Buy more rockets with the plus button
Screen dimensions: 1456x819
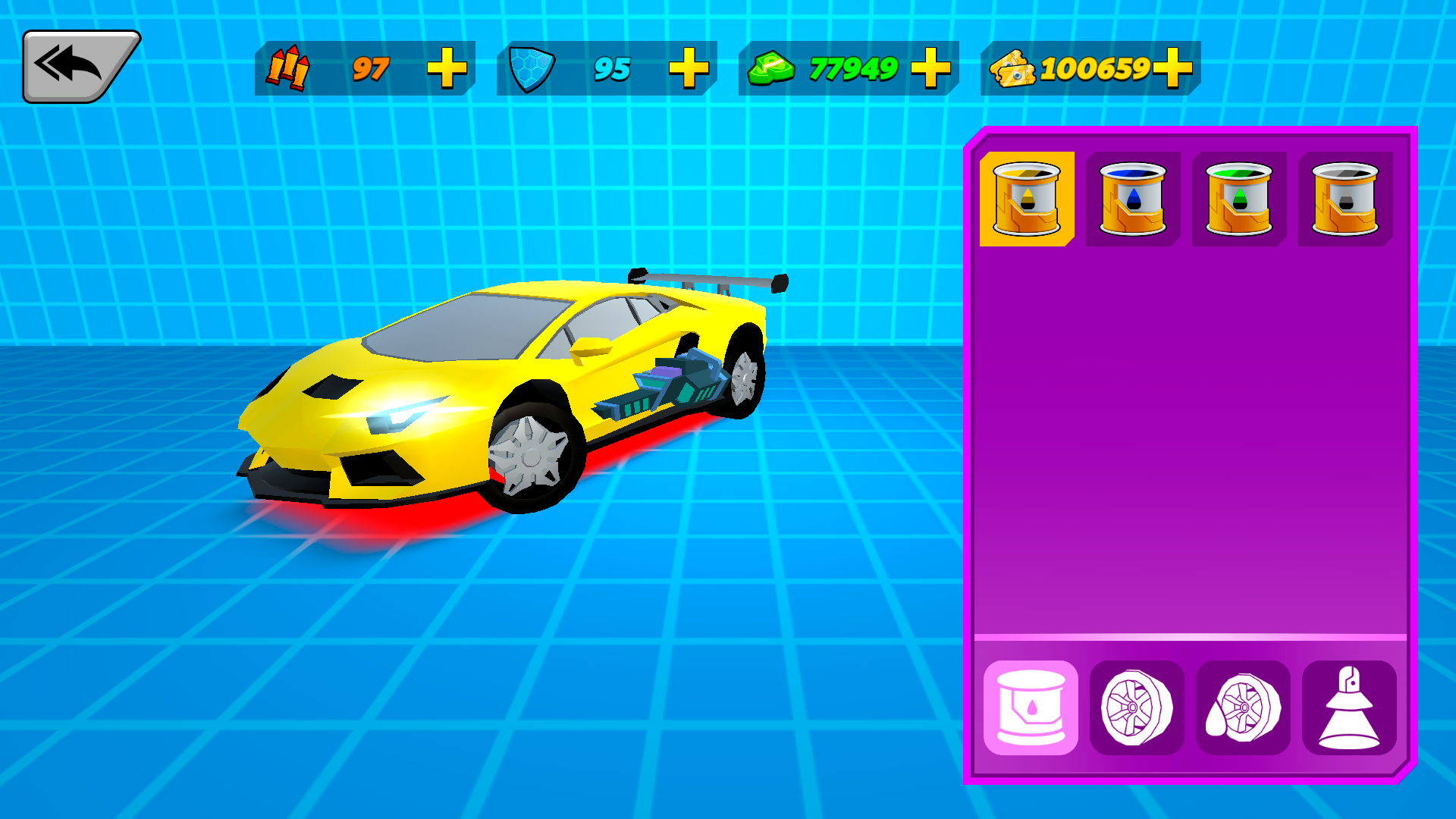point(449,69)
